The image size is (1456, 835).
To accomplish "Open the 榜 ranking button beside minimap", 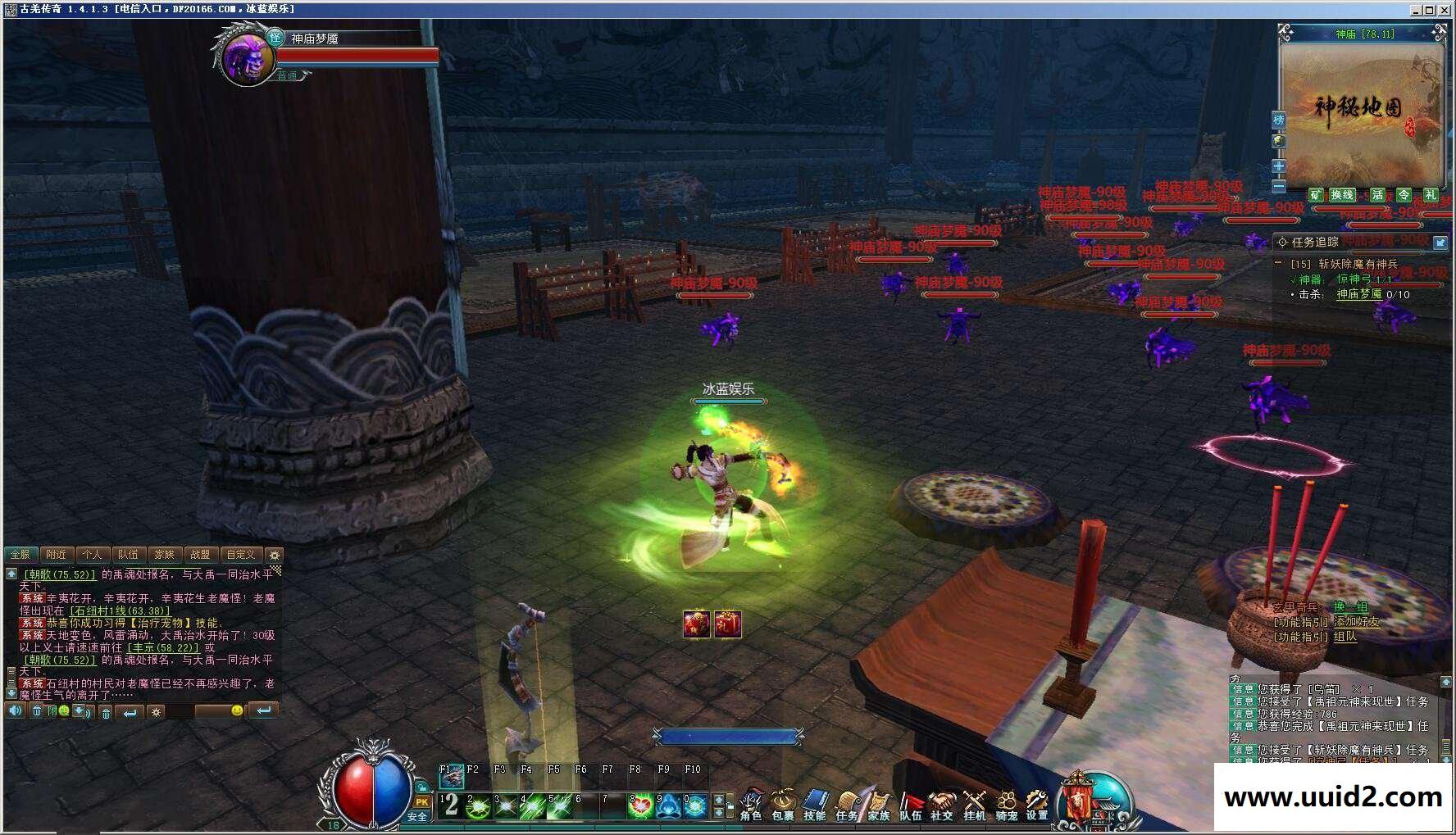I will [1279, 120].
